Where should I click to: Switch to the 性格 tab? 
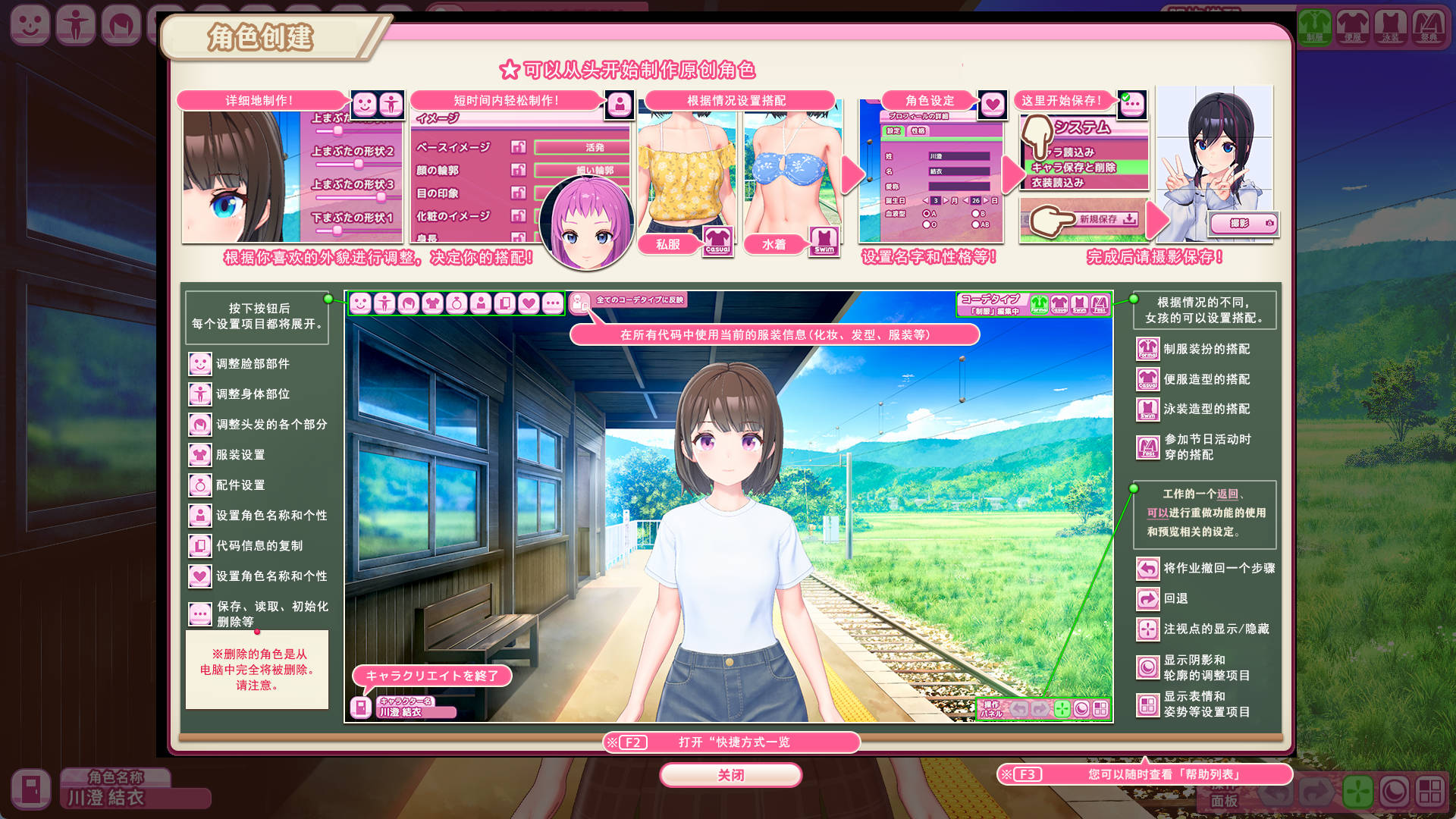pos(918,130)
